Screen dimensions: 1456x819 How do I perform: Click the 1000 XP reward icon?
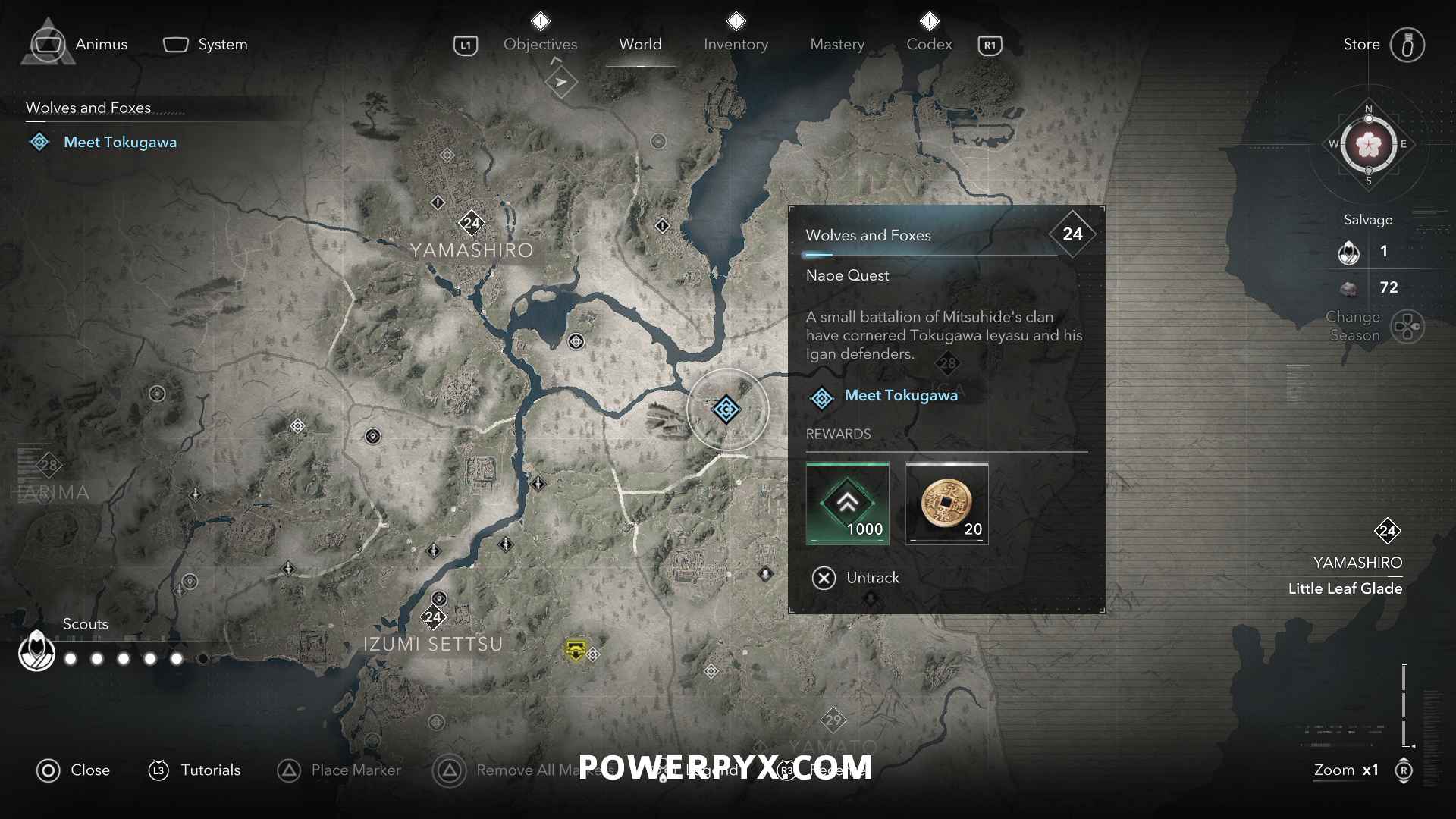(847, 504)
